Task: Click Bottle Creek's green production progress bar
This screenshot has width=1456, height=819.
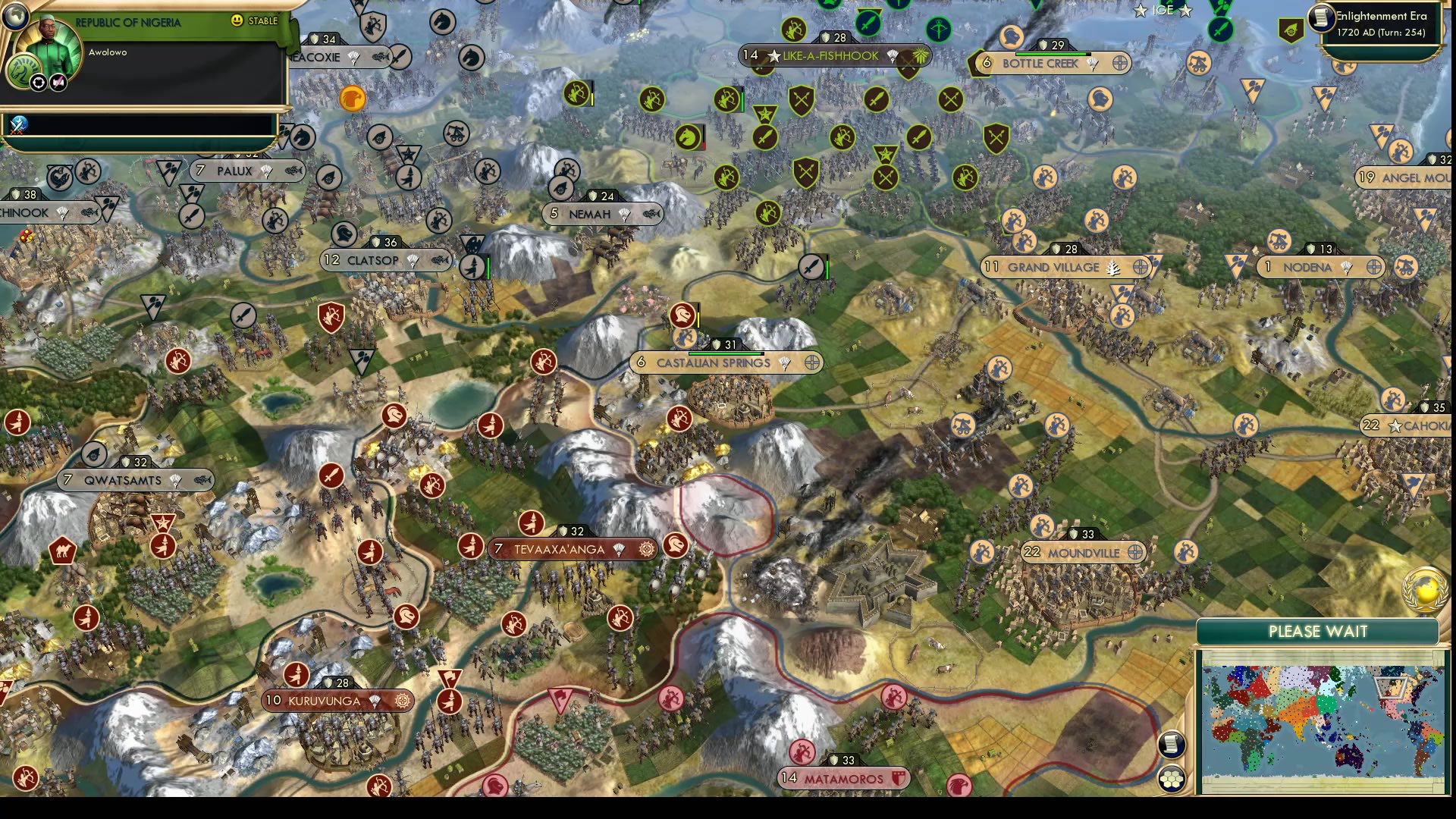Action: (x=1054, y=54)
